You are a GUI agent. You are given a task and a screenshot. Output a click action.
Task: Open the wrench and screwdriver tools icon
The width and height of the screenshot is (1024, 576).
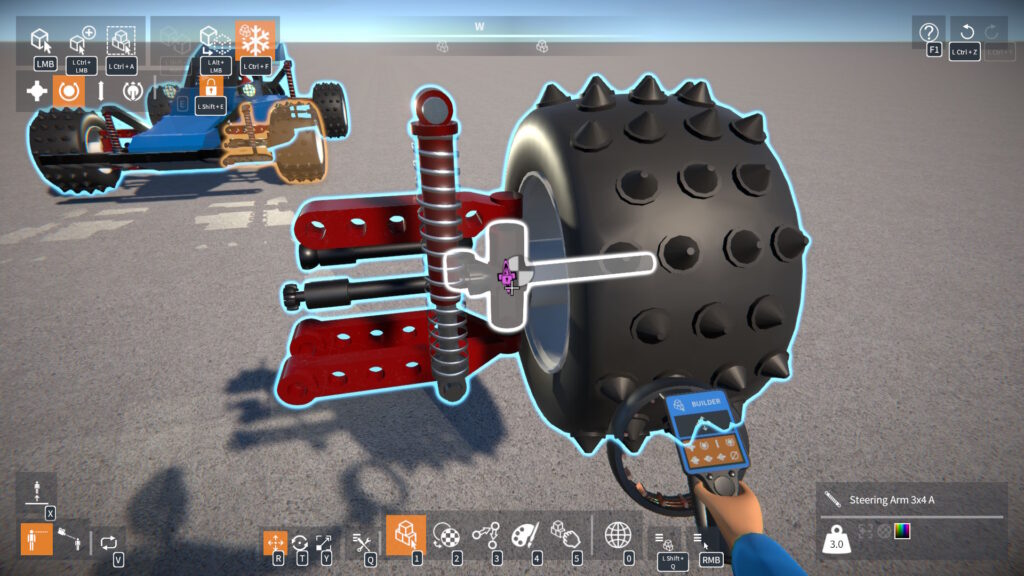pos(364,543)
